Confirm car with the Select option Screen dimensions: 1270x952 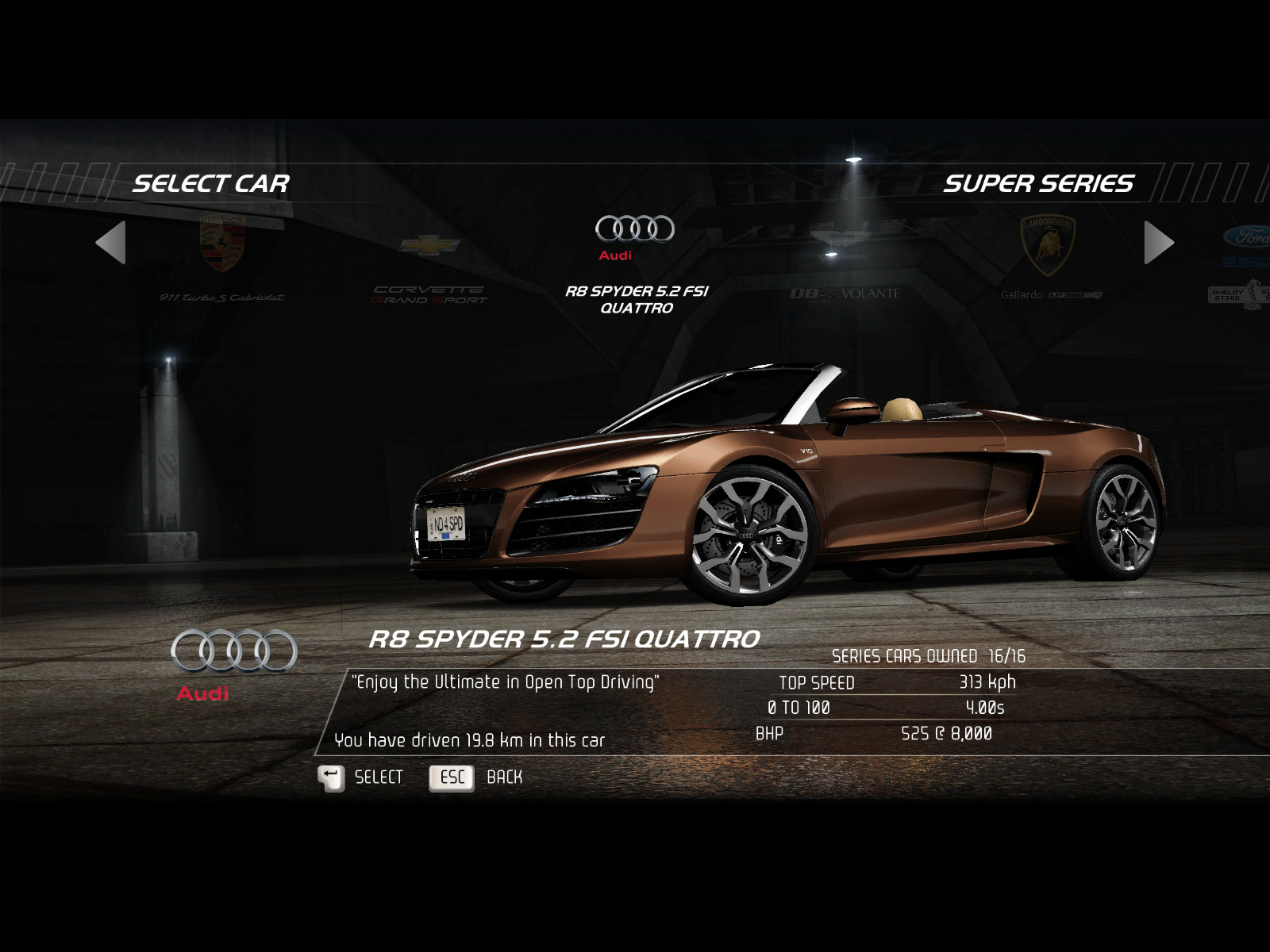(x=361, y=777)
